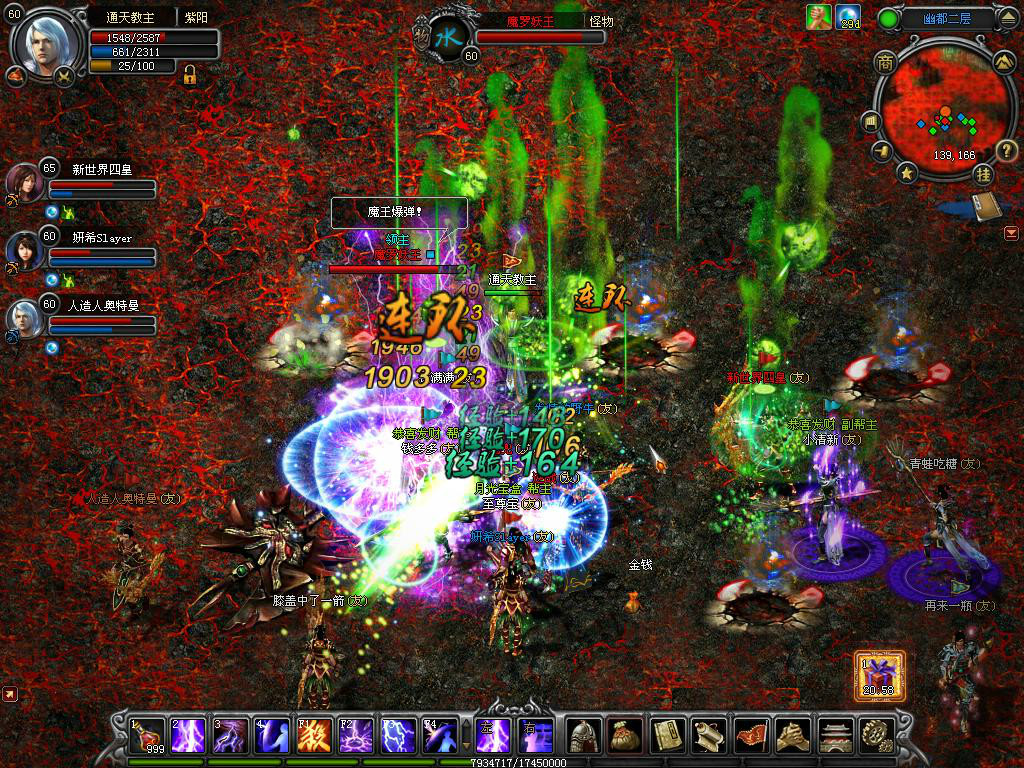Click the star button below the minimap
This screenshot has height=768, width=1024.
(x=907, y=174)
